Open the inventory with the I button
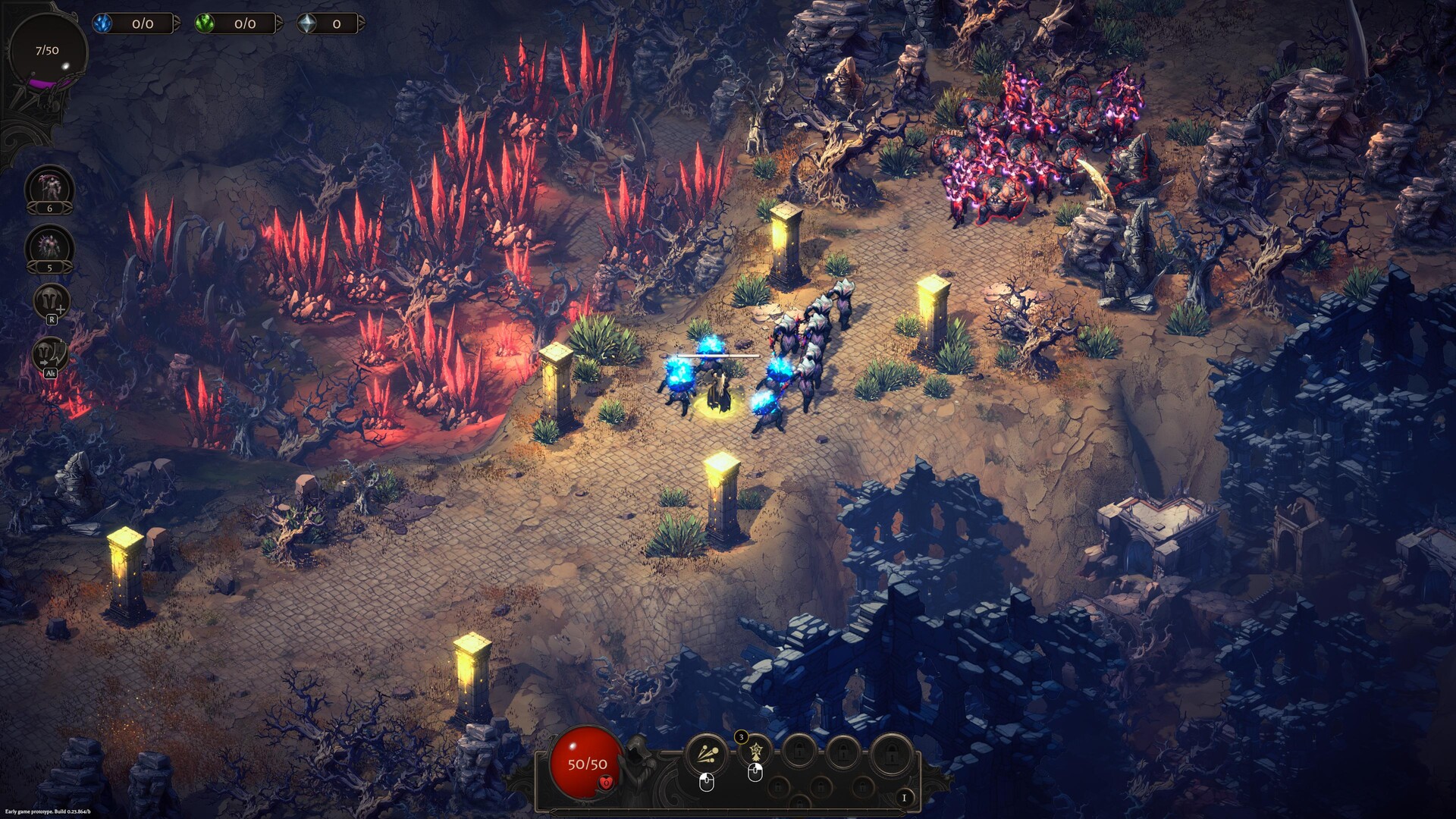The image size is (1456, 819). 905,798
